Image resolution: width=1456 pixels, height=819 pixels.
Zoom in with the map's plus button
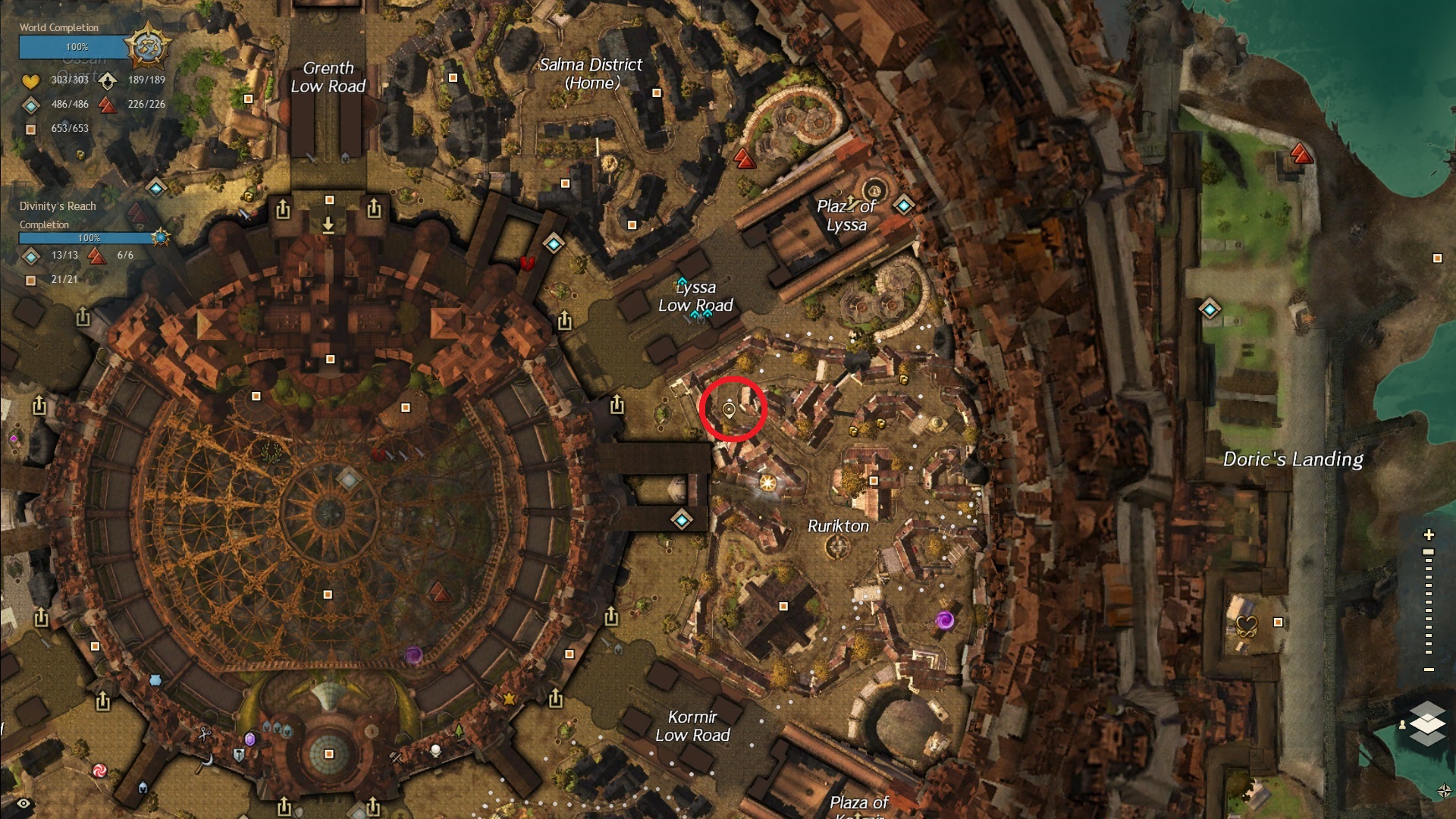tap(1429, 535)
